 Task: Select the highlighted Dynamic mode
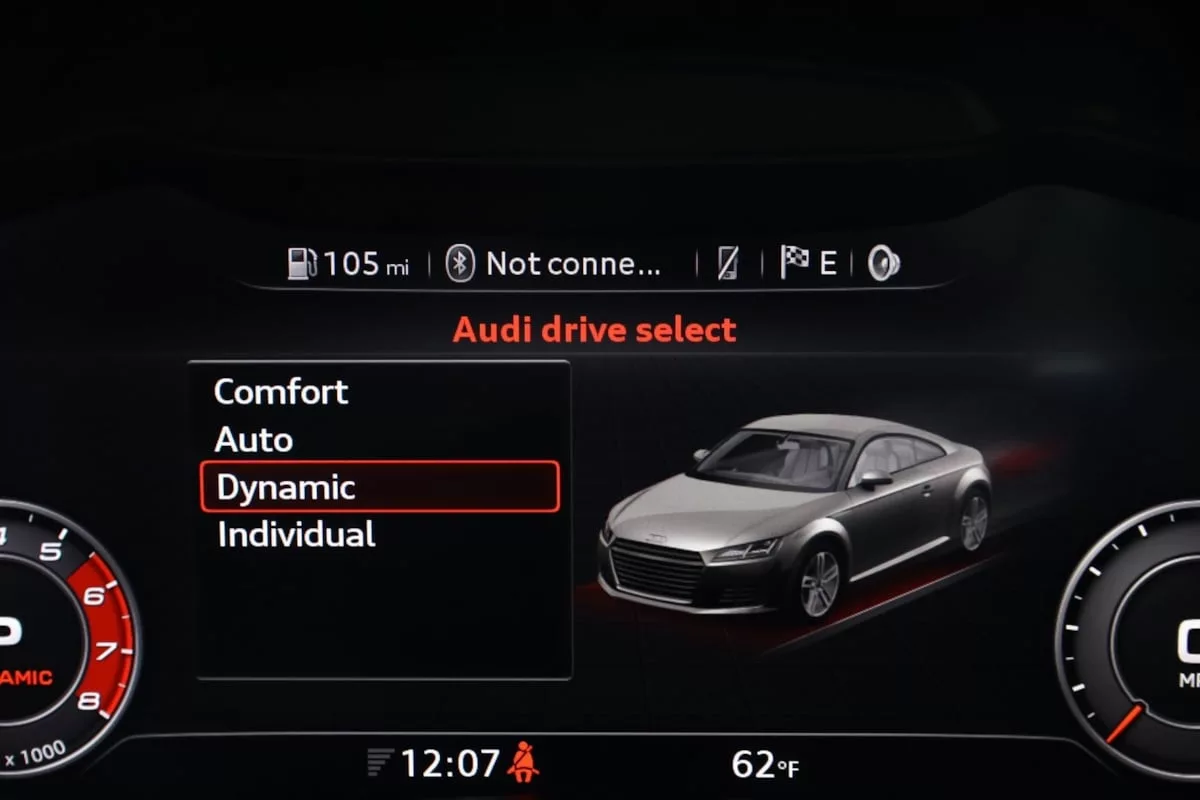point(379,487)
